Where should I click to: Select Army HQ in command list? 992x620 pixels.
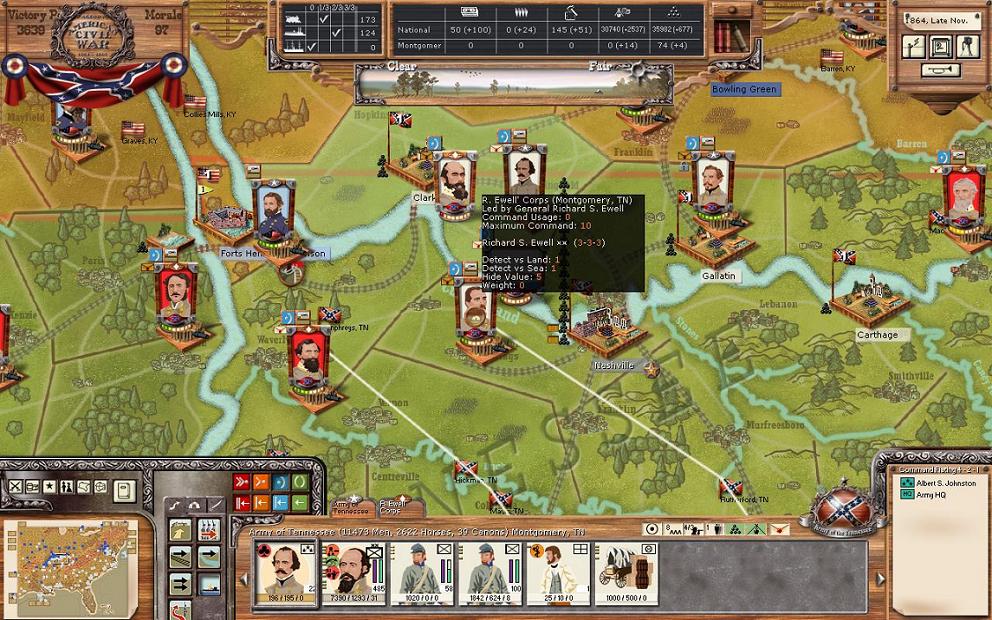930,495
